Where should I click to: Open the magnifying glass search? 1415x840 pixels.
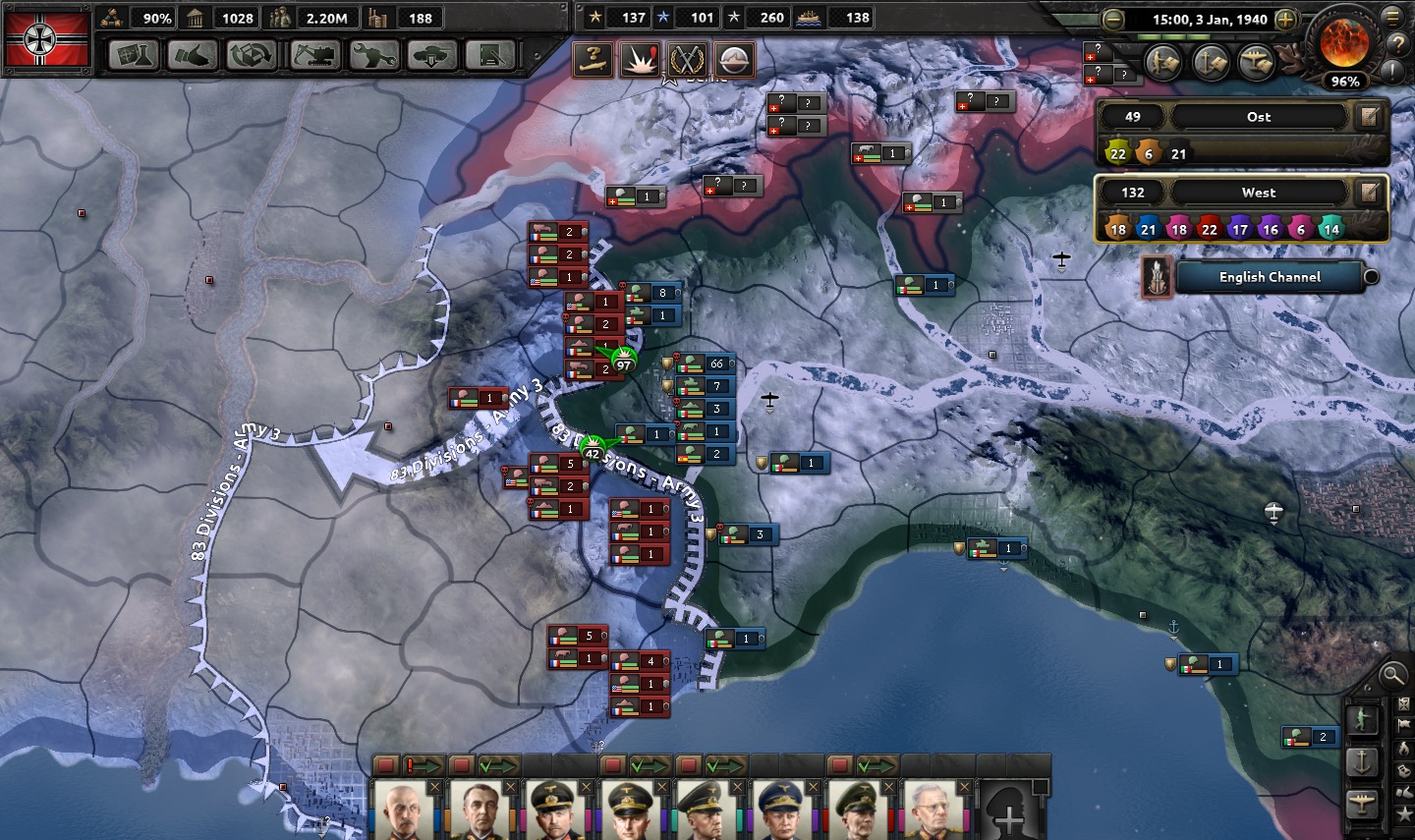[x=1392, y=675]
